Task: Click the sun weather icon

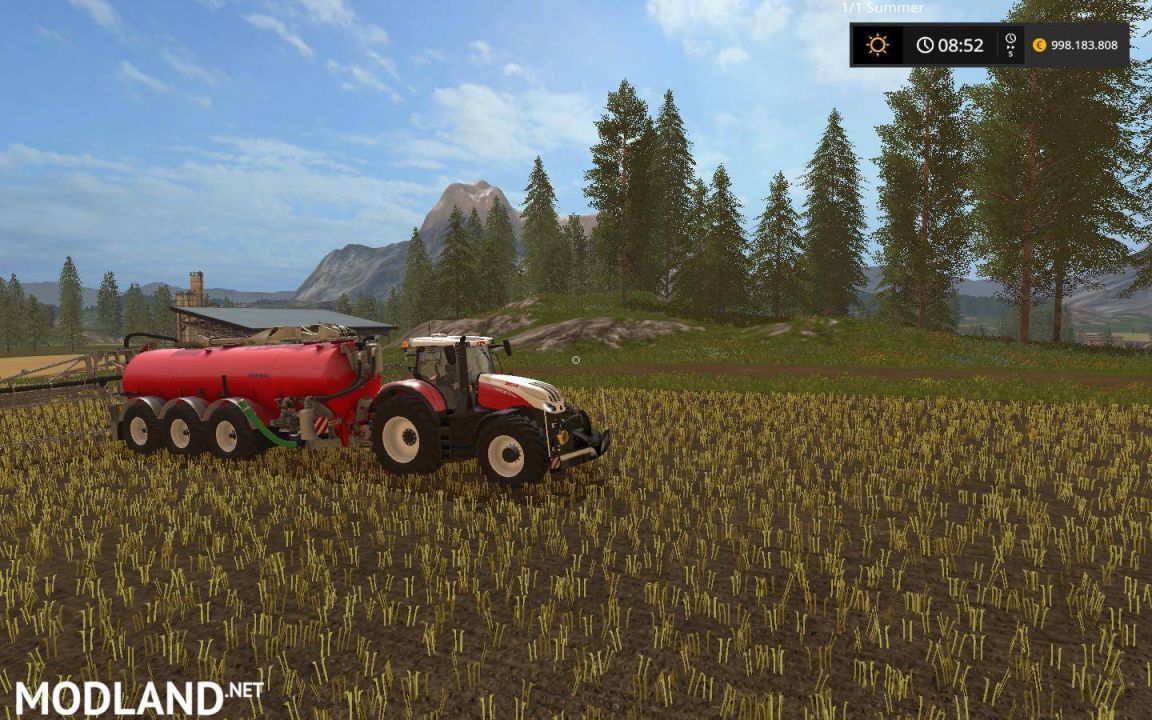Action: [877, 45]
